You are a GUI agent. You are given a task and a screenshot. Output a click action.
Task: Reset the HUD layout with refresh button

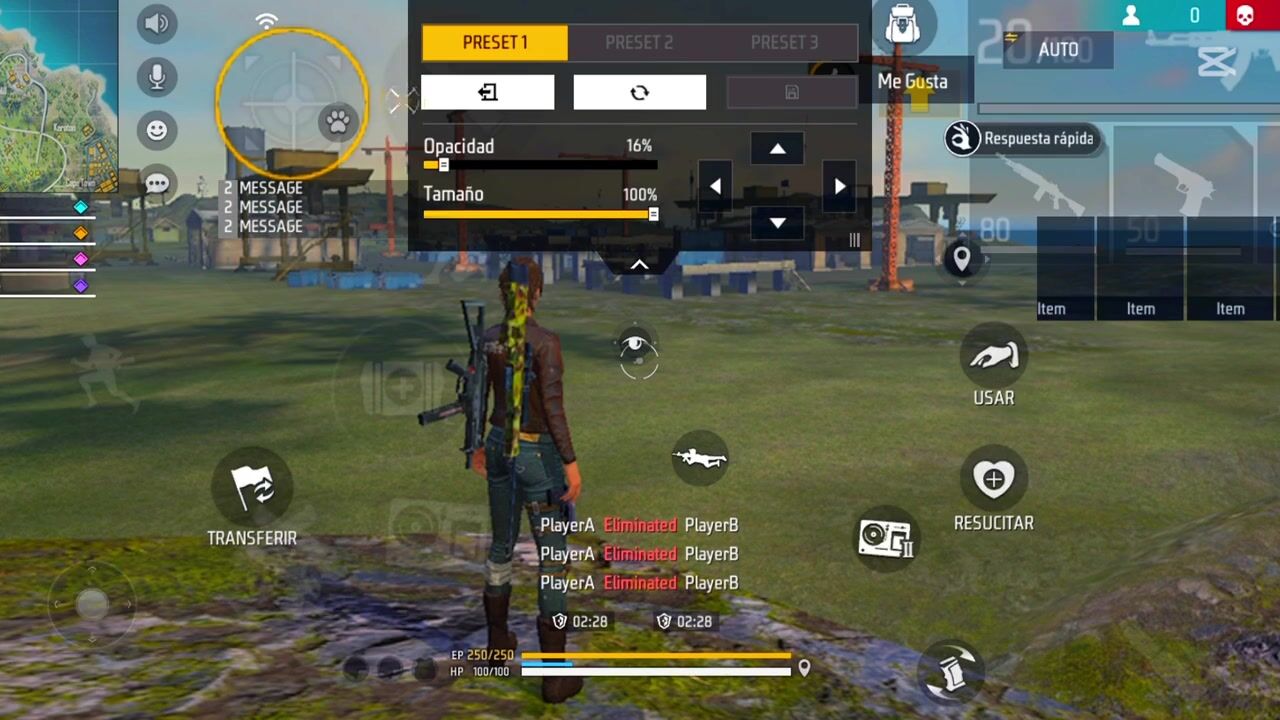coord(639,92)
